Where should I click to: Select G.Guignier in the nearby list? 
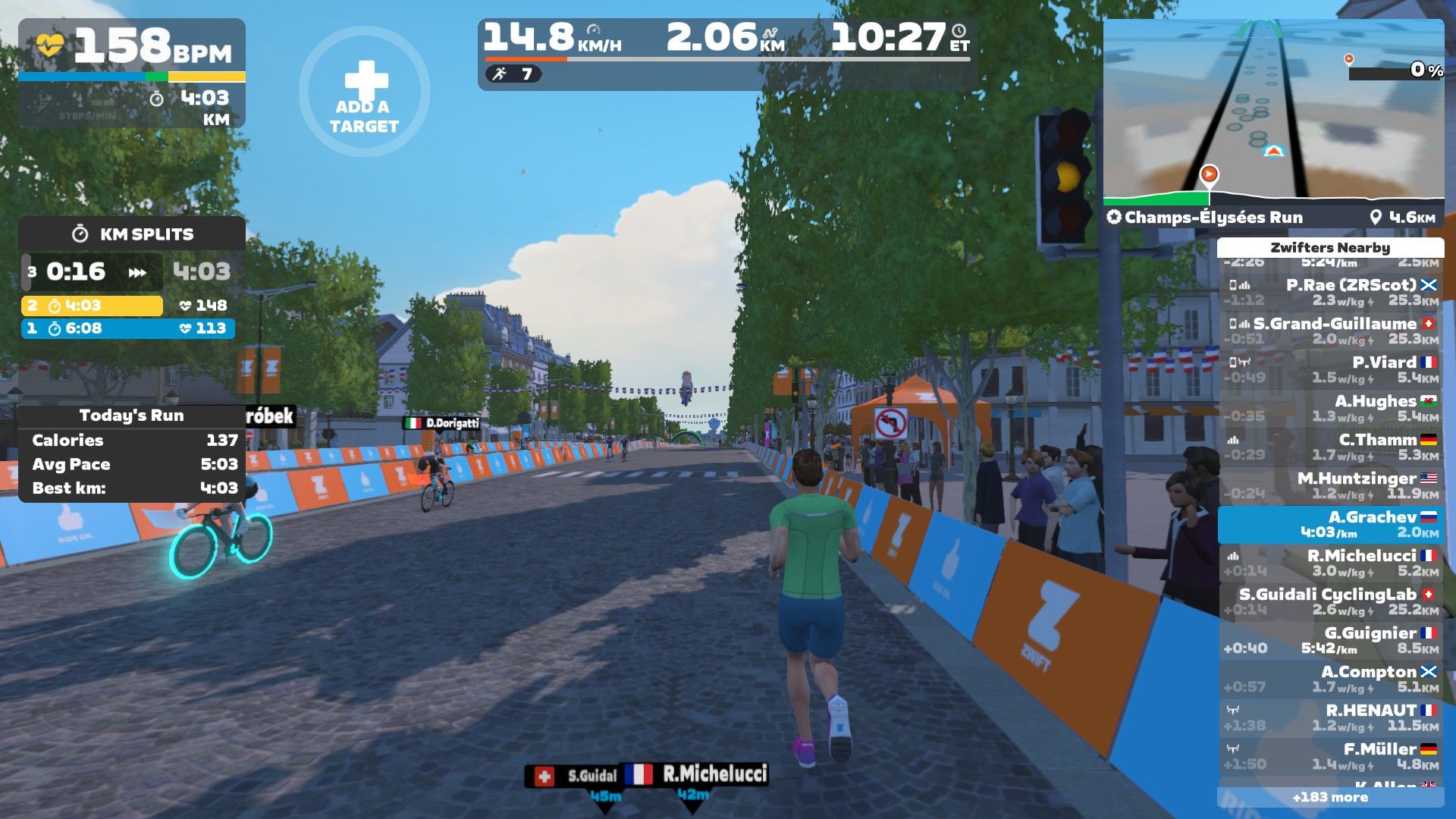click(x=1331, y=641)
